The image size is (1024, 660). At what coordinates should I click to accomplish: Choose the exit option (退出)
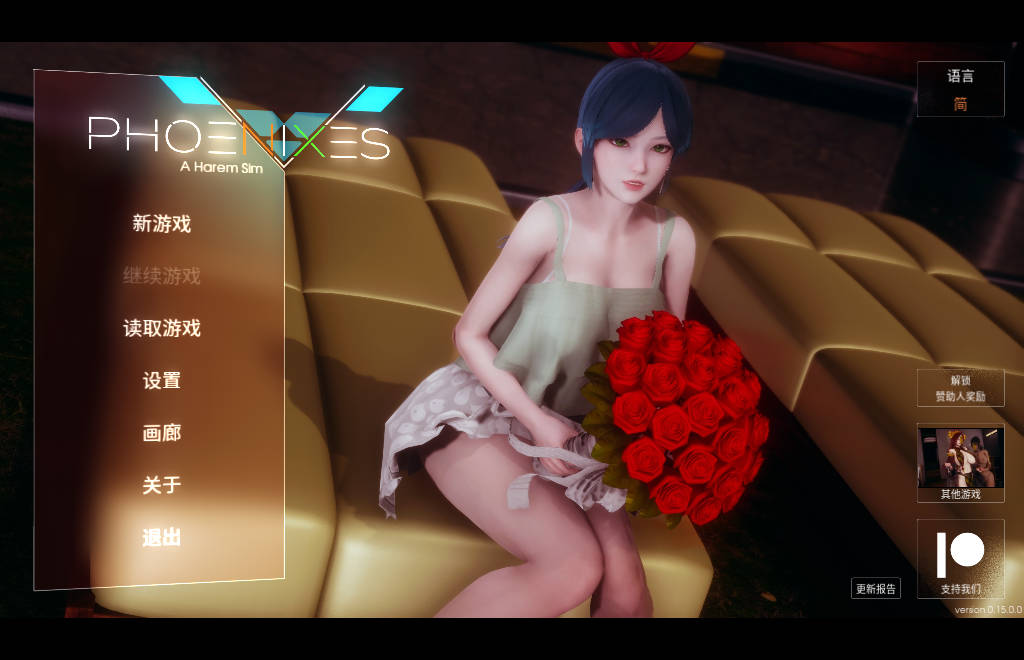coord(161,537)
